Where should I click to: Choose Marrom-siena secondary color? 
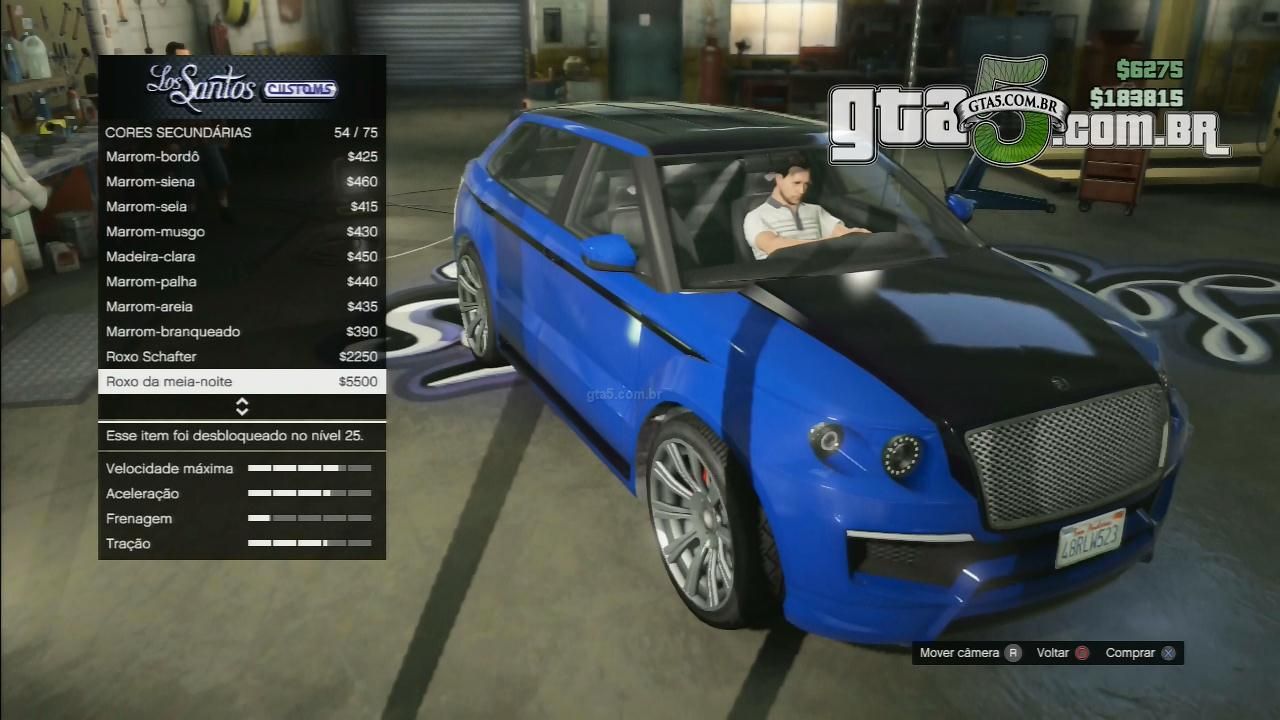coord(241,182)
